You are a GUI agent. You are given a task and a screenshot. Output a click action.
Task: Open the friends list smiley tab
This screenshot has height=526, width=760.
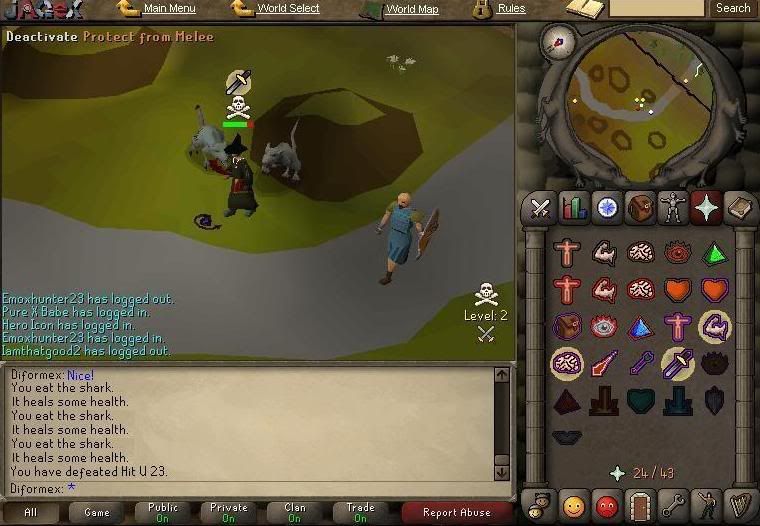(x=574, y=503)
